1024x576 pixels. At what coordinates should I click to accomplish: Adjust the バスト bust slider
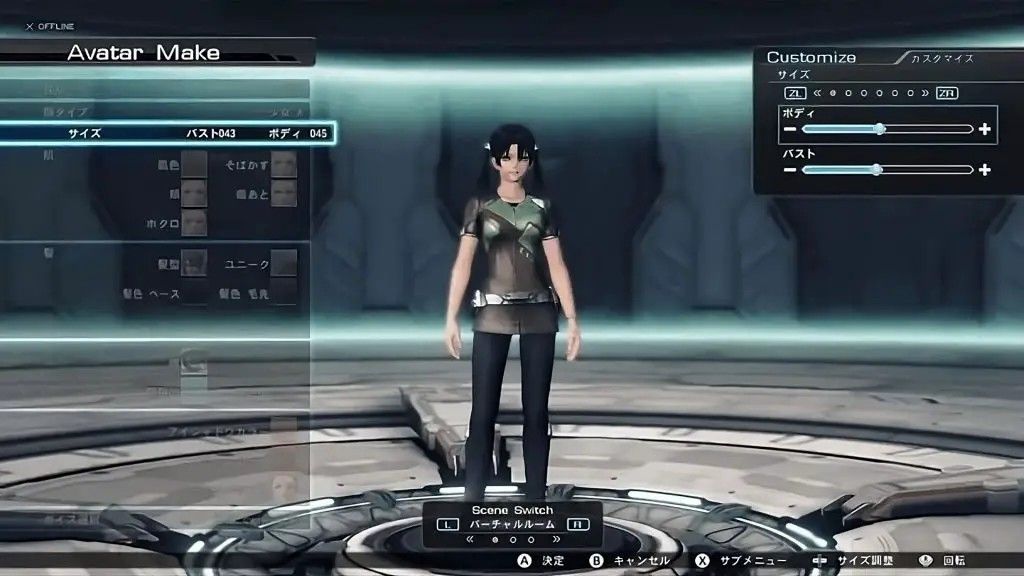pyautogui.click(x=876, y=170)
